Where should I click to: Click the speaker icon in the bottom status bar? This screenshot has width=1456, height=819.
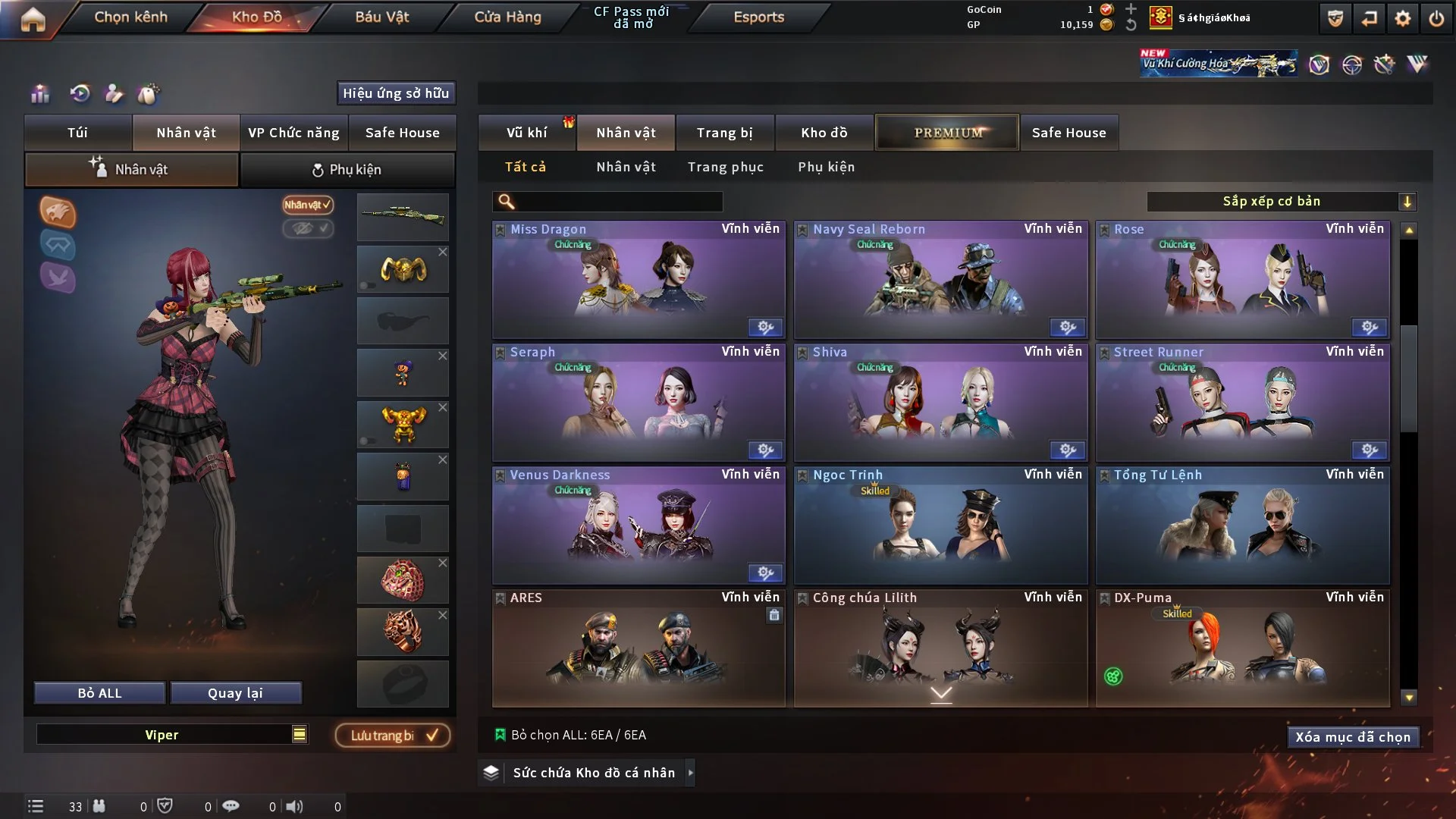click(x=294, y=806)
